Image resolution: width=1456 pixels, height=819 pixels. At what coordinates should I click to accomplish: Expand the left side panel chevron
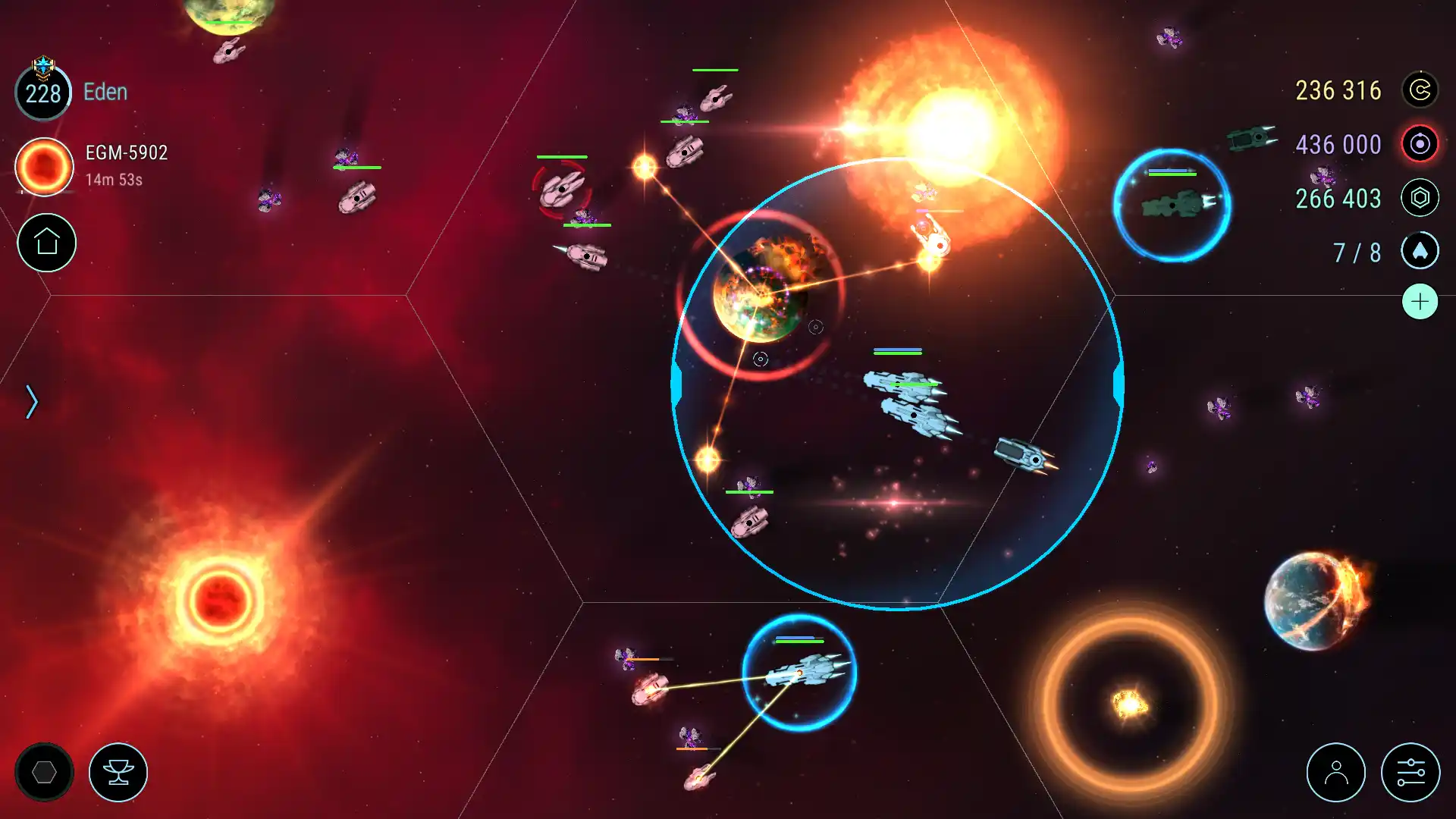click(x=32, y=400)
